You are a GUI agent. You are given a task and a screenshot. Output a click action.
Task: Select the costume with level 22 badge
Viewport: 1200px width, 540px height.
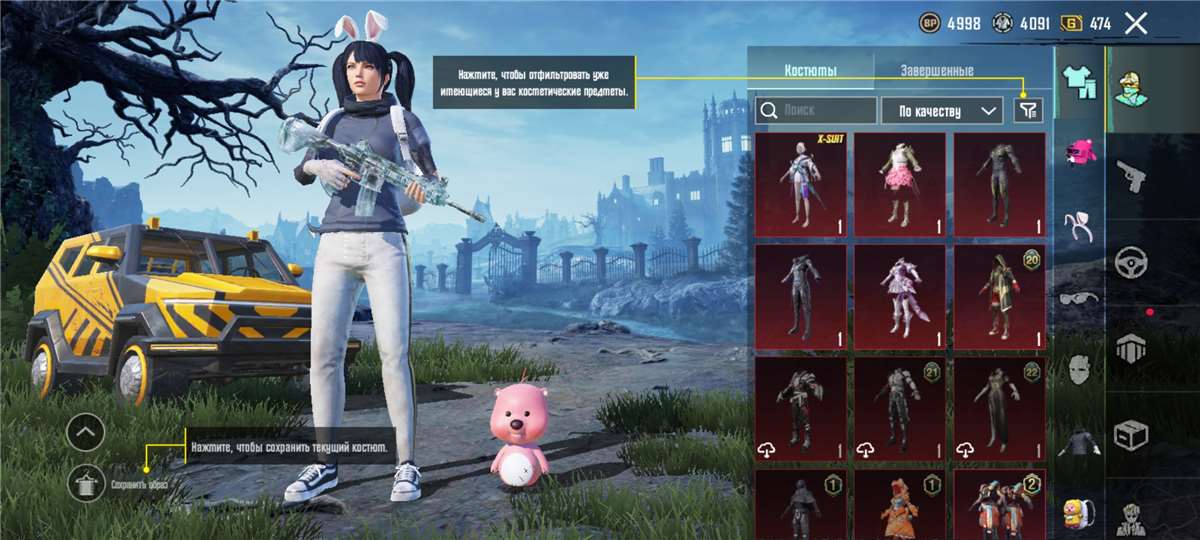click(999, 408)
